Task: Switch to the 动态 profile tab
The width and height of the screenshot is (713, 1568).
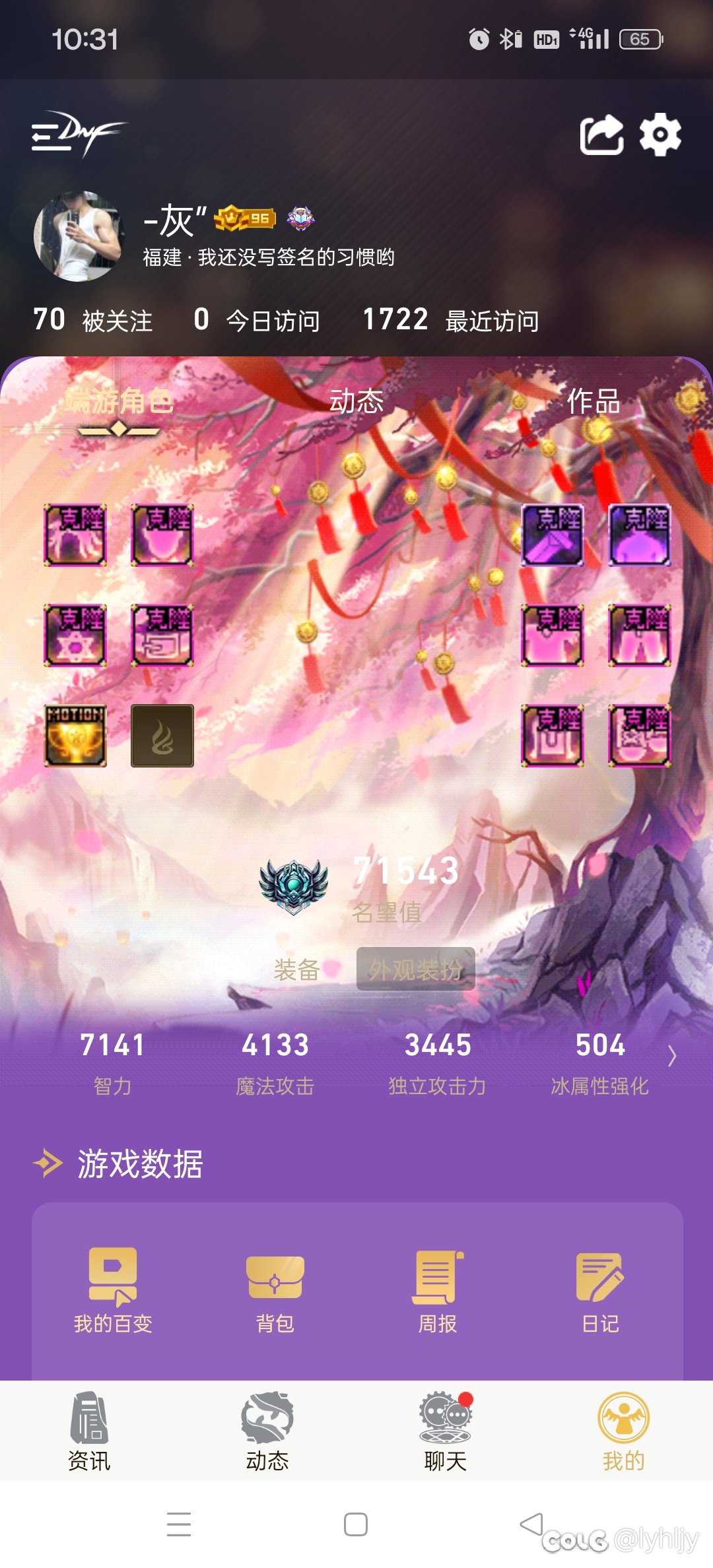Action: pos(356,401)
